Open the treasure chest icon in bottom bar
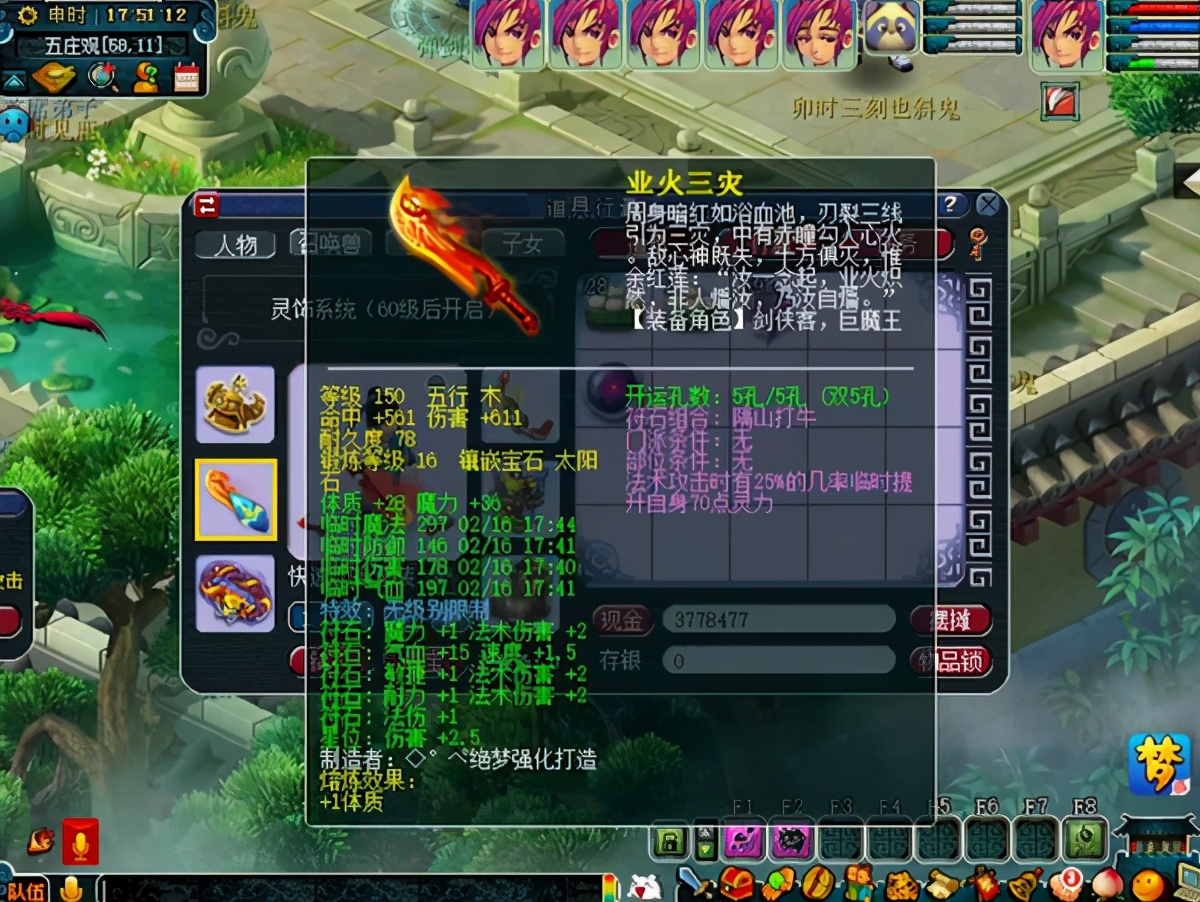1200x902 pixels. coord(737,884)
